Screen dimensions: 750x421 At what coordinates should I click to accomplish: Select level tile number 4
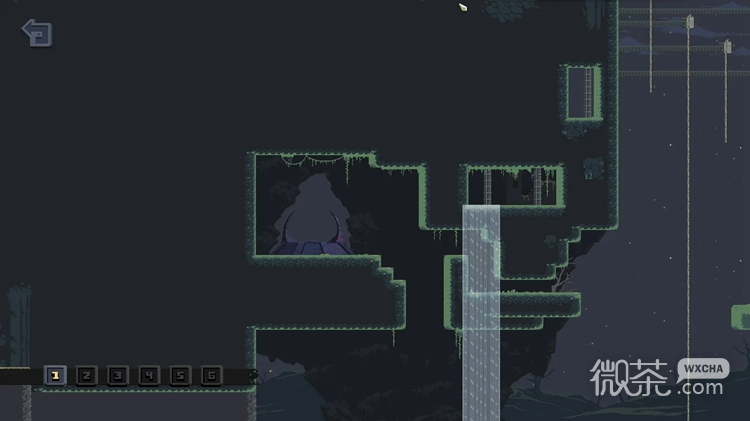(x=148, y=376)
